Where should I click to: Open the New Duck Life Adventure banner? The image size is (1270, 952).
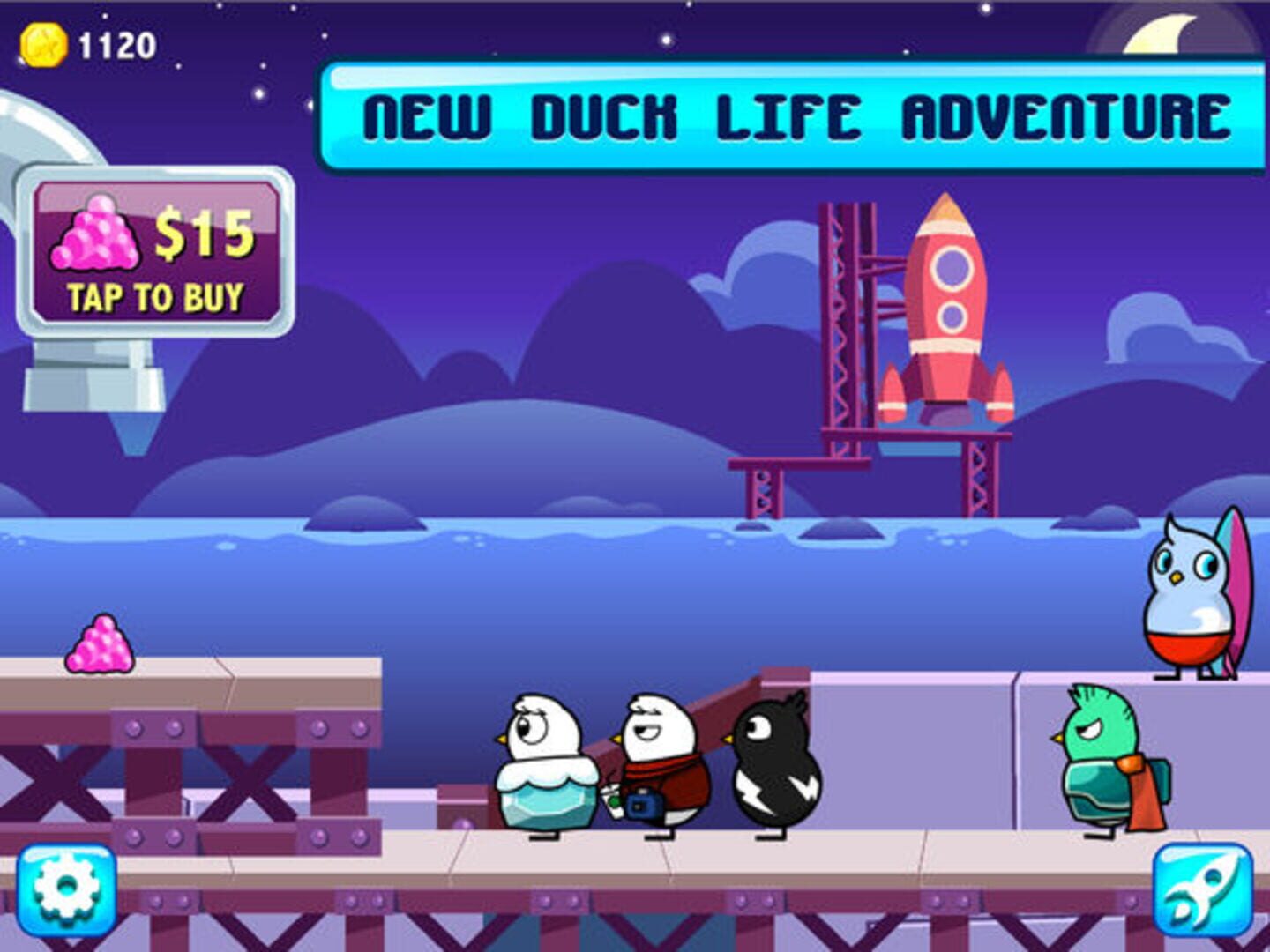(794, 116)
